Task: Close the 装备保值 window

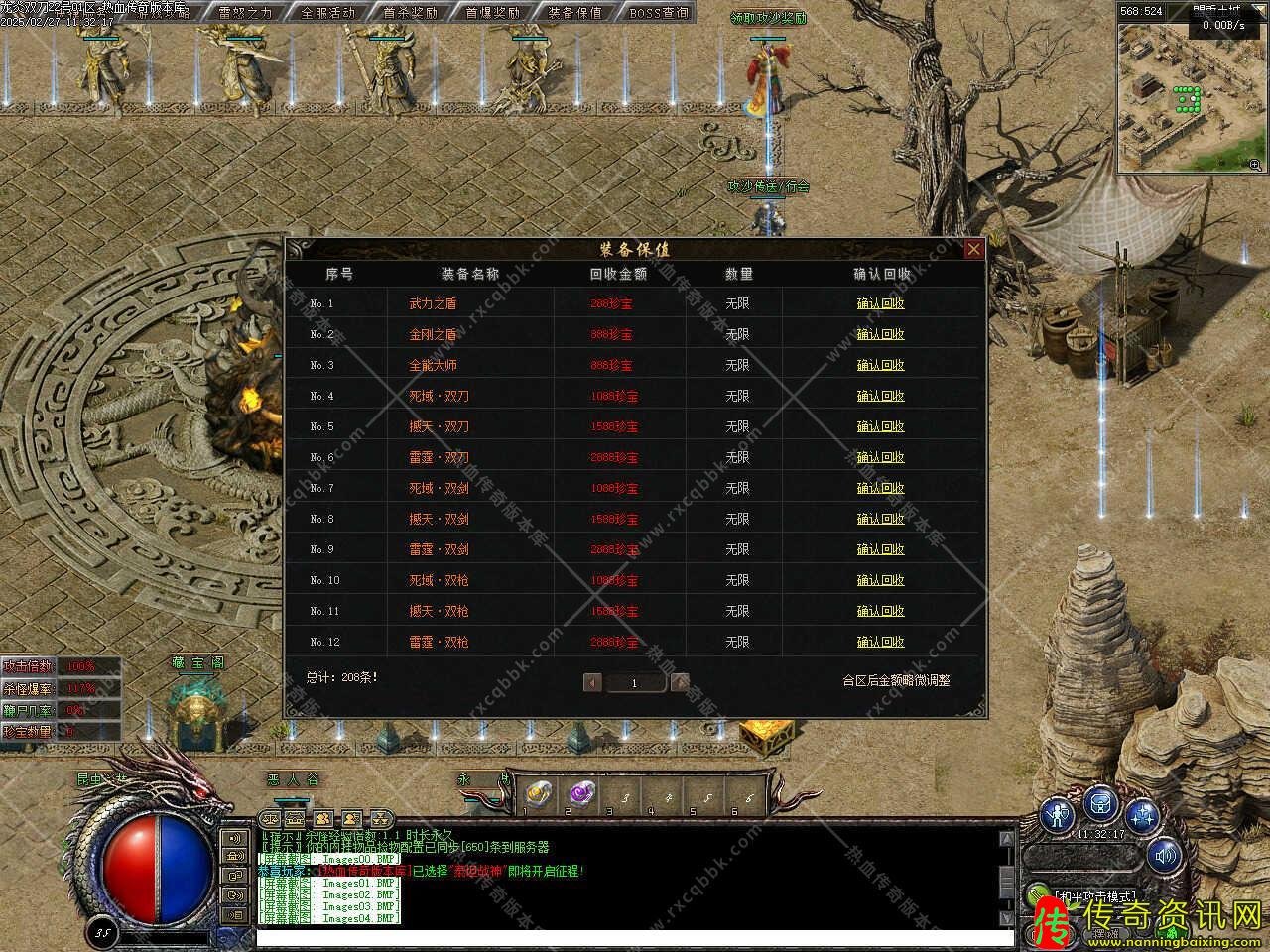Action: [x=973, y=249]
